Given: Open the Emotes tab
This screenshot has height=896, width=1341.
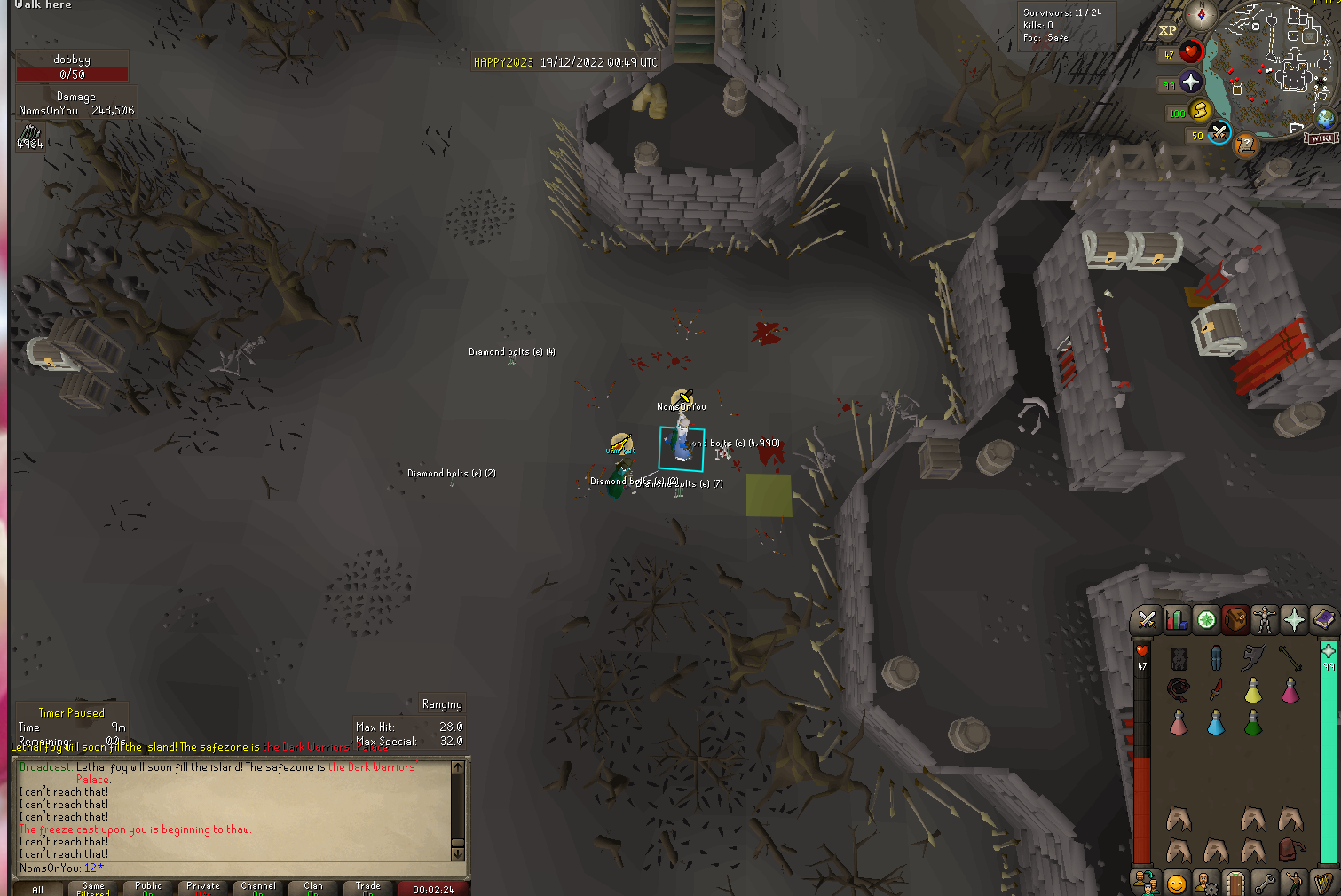Looking at the screenshot, I should tap(1176, 884).
